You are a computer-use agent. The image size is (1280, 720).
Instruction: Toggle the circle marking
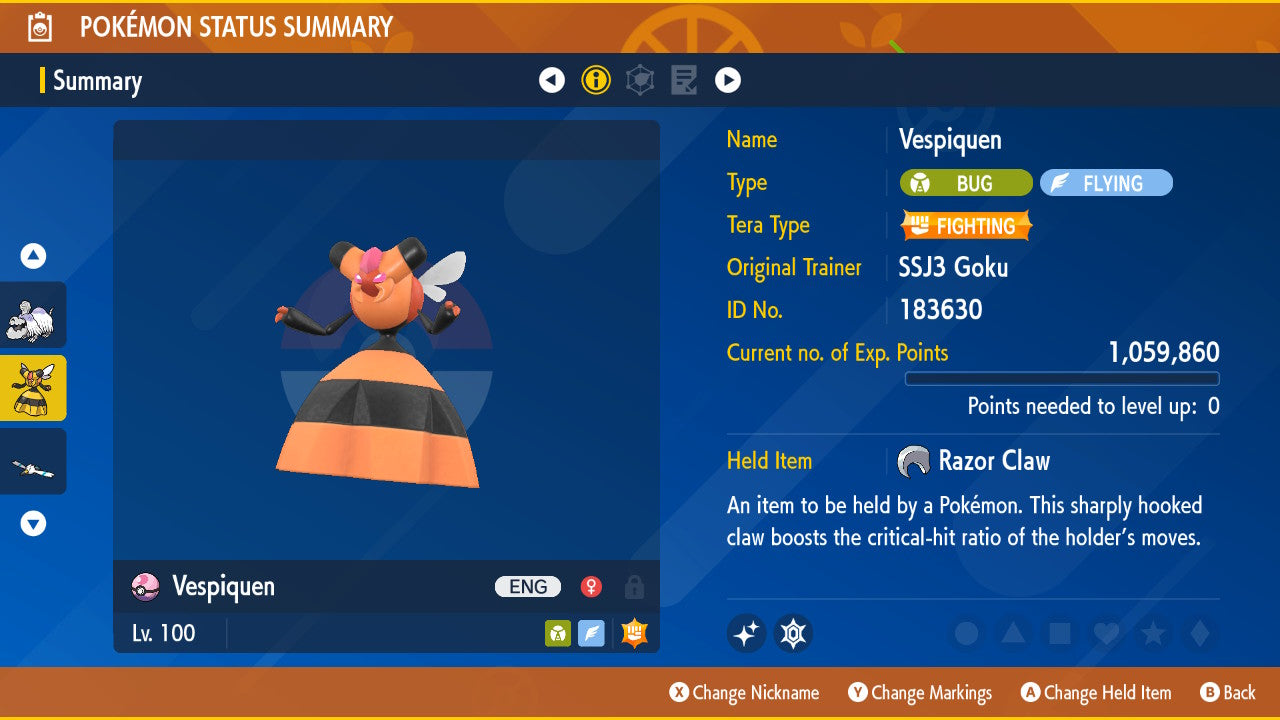966,633
